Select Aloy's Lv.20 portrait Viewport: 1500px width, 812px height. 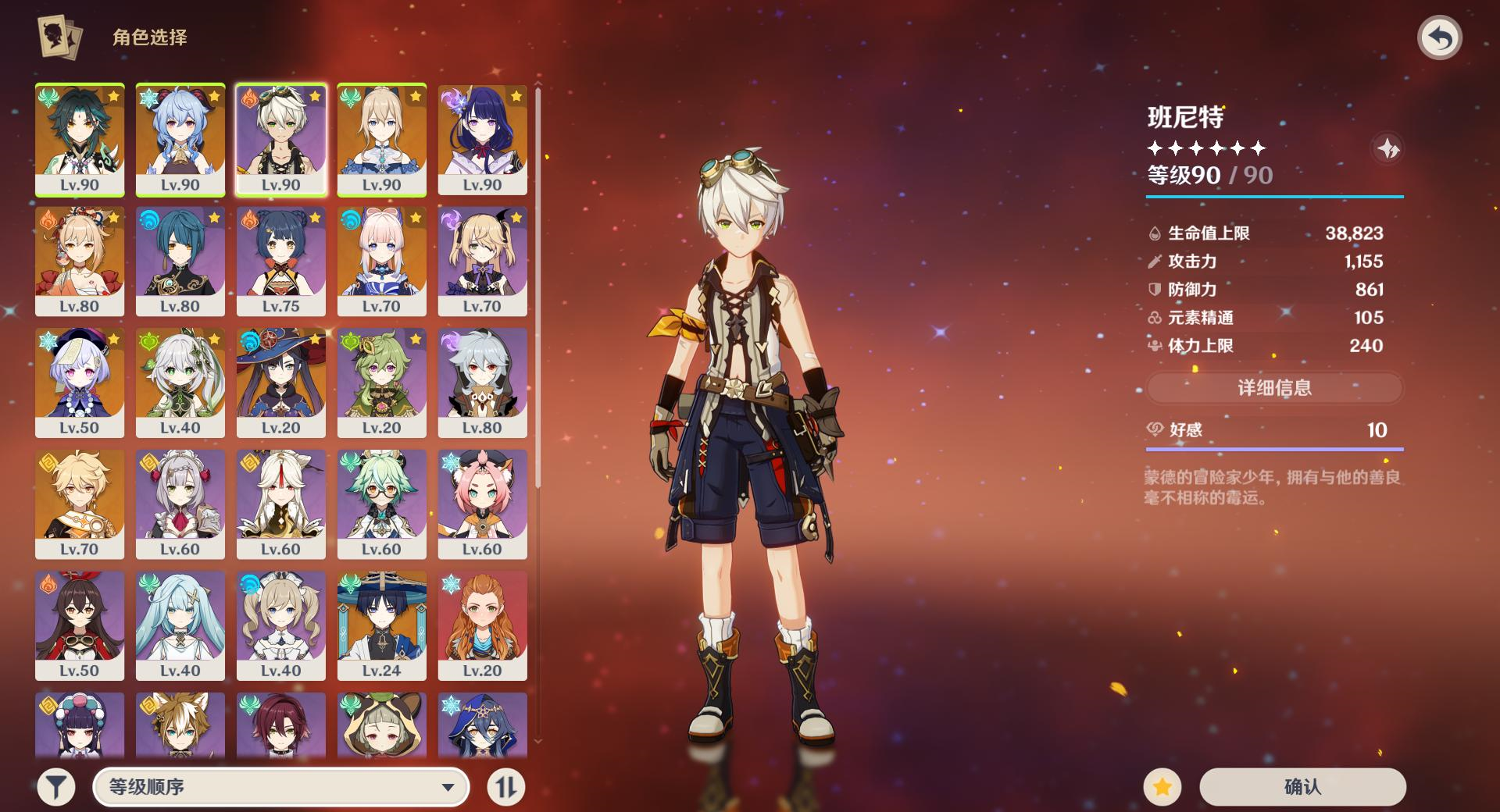(482, 625)
